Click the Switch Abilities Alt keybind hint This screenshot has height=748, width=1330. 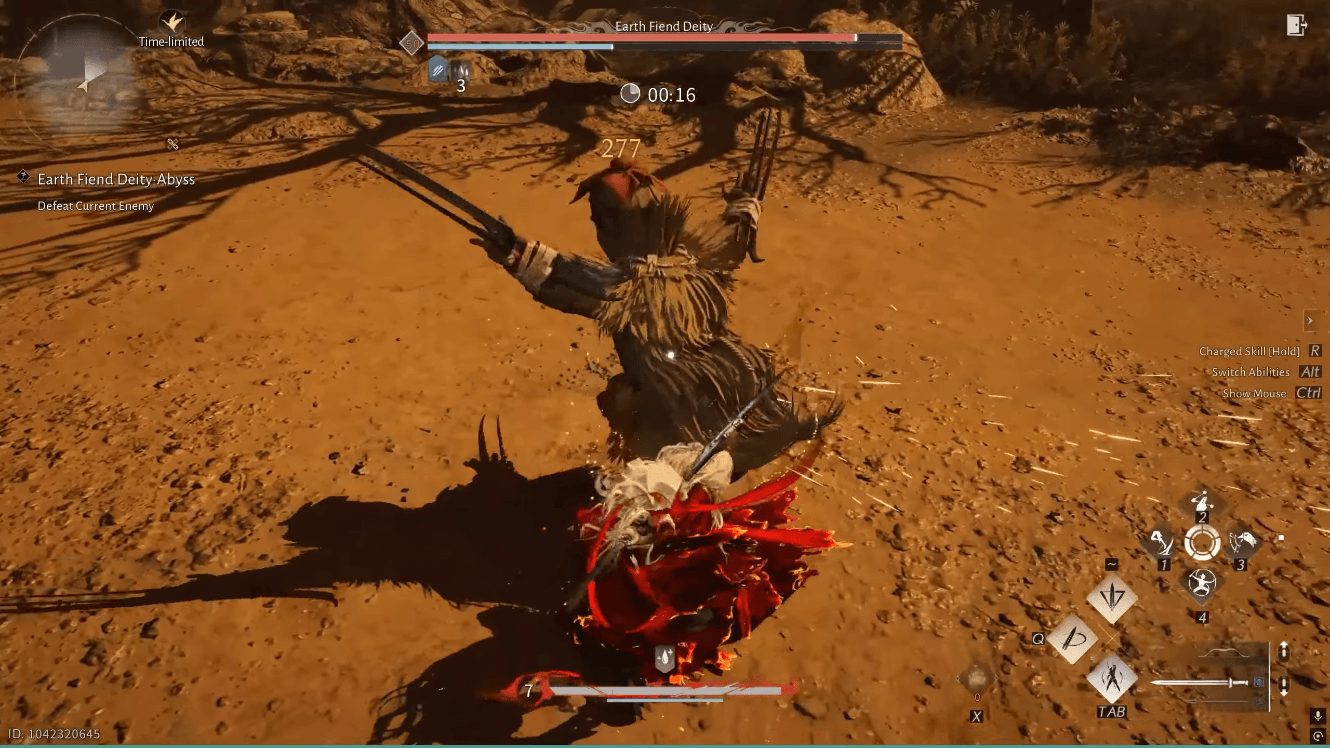point(1254,372)
